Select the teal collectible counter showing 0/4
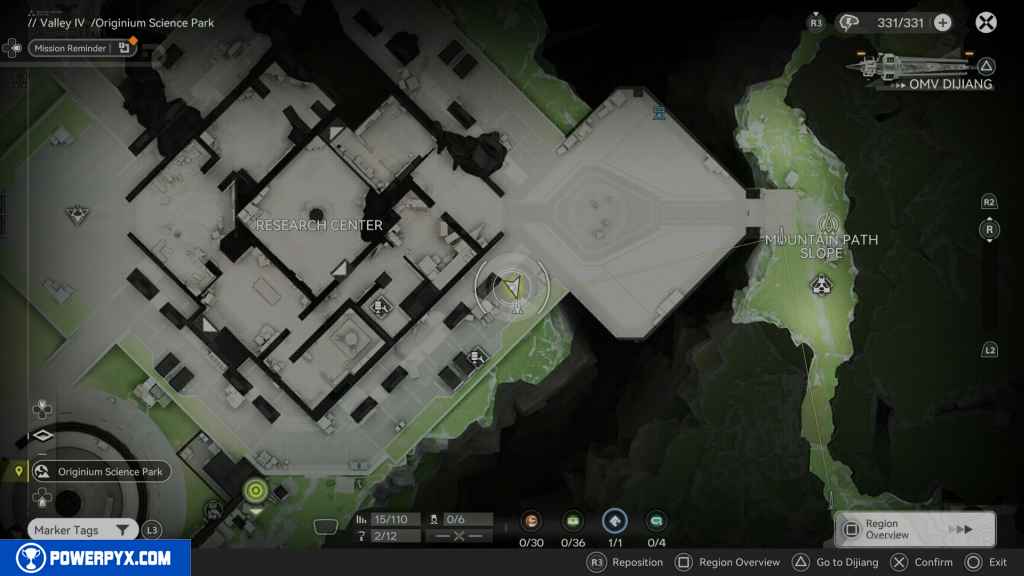This screenshot has width=1024, height=576. point(656,522)
